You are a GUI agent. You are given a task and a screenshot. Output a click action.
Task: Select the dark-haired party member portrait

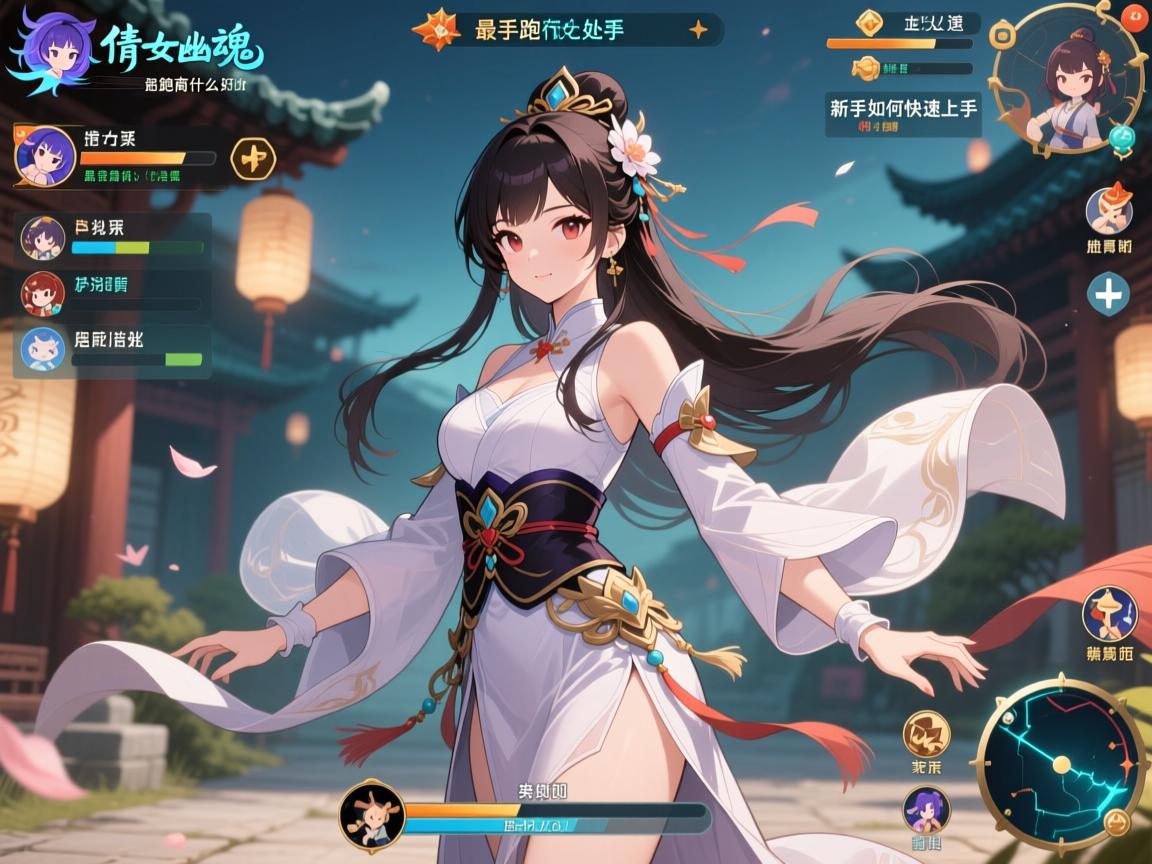[43, 238]
